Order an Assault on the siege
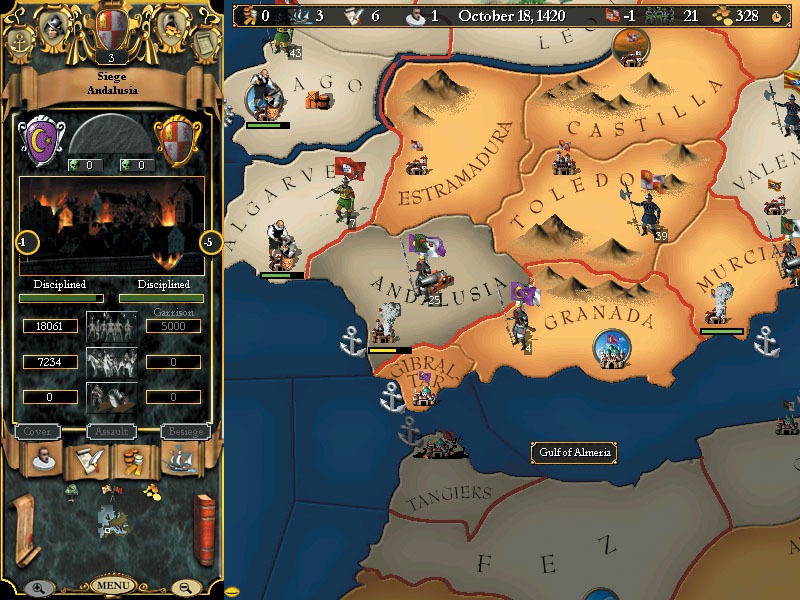800x600 pixels. tap(110, 432)
